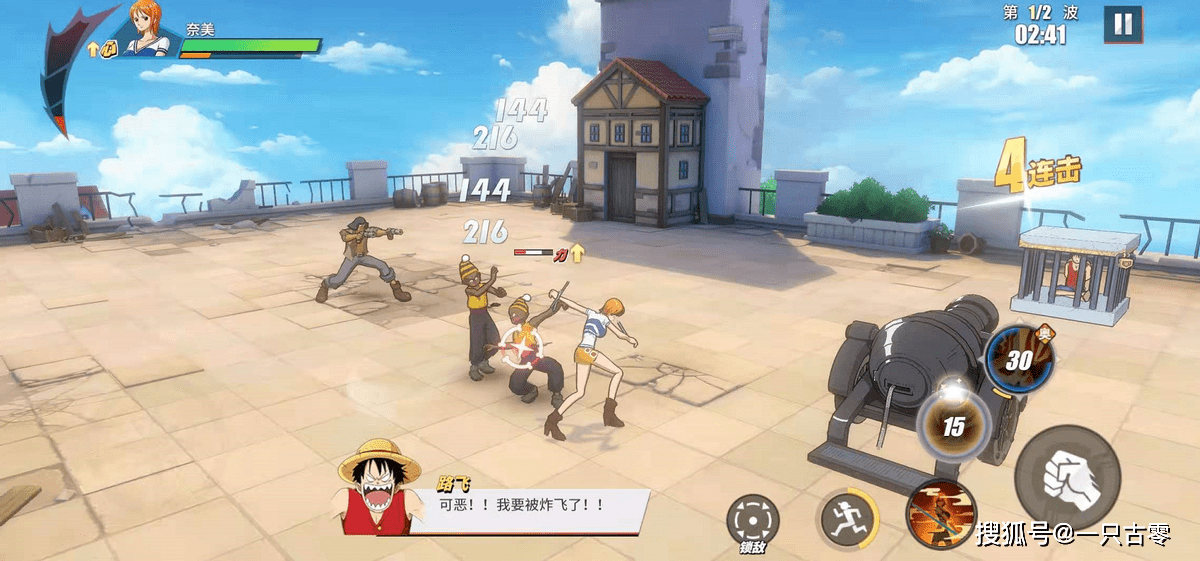The width and height of the screenshot is (1200, 561).
Task: Tap the running figure dodge button
Action: tap(848, 518)
